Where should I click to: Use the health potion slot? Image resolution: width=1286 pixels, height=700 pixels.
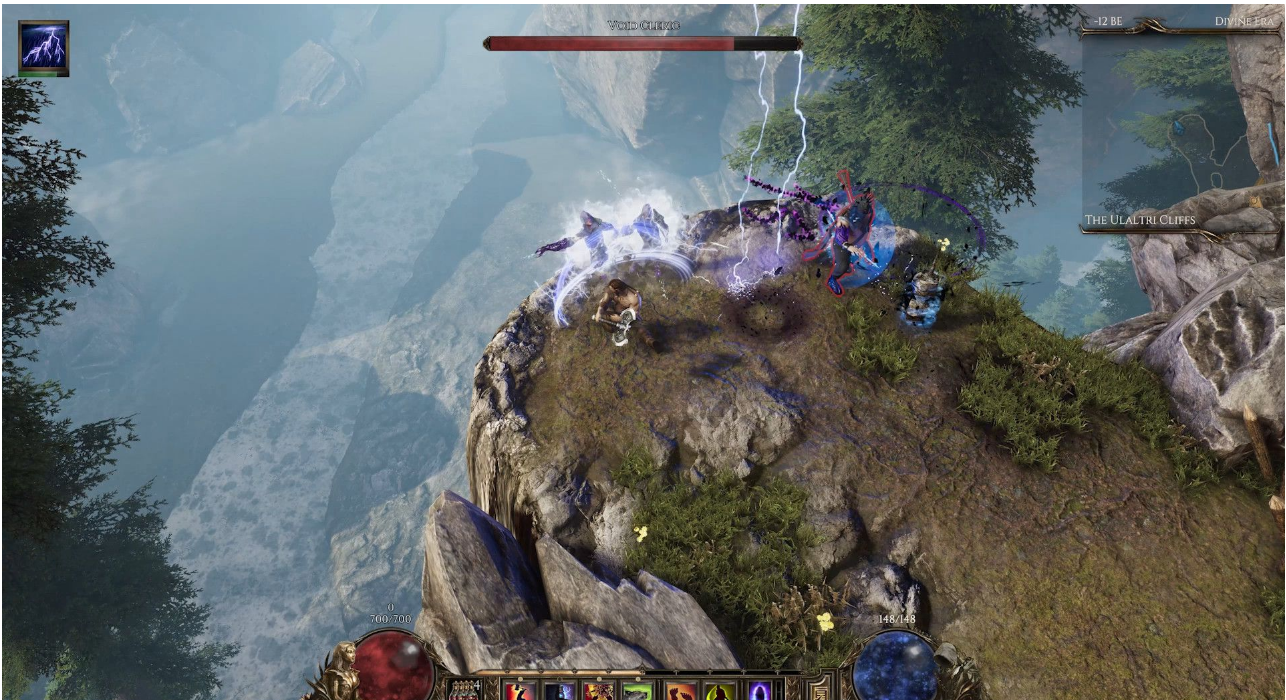point(465,691)
